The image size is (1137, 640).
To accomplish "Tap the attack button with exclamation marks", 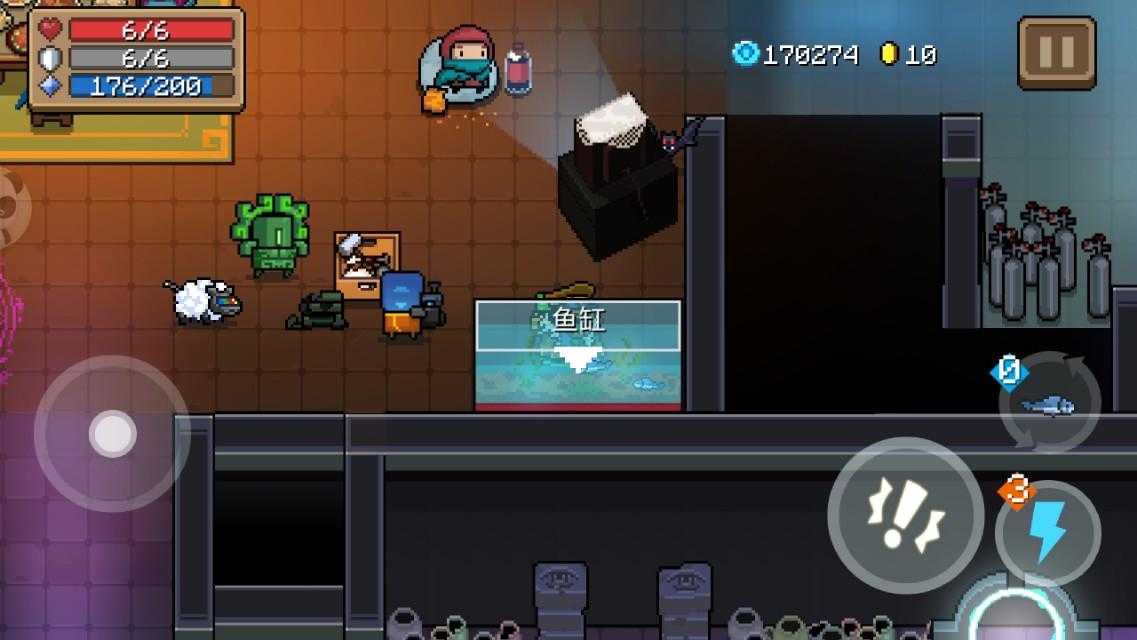I will pyautogui.click(x=905, y=515).
